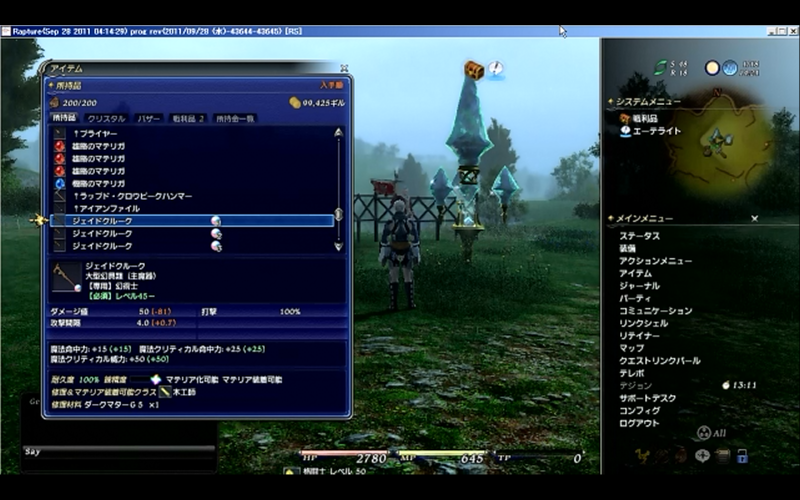Select ログアウト to log out
800x500 pixels.
click(639, 423)
